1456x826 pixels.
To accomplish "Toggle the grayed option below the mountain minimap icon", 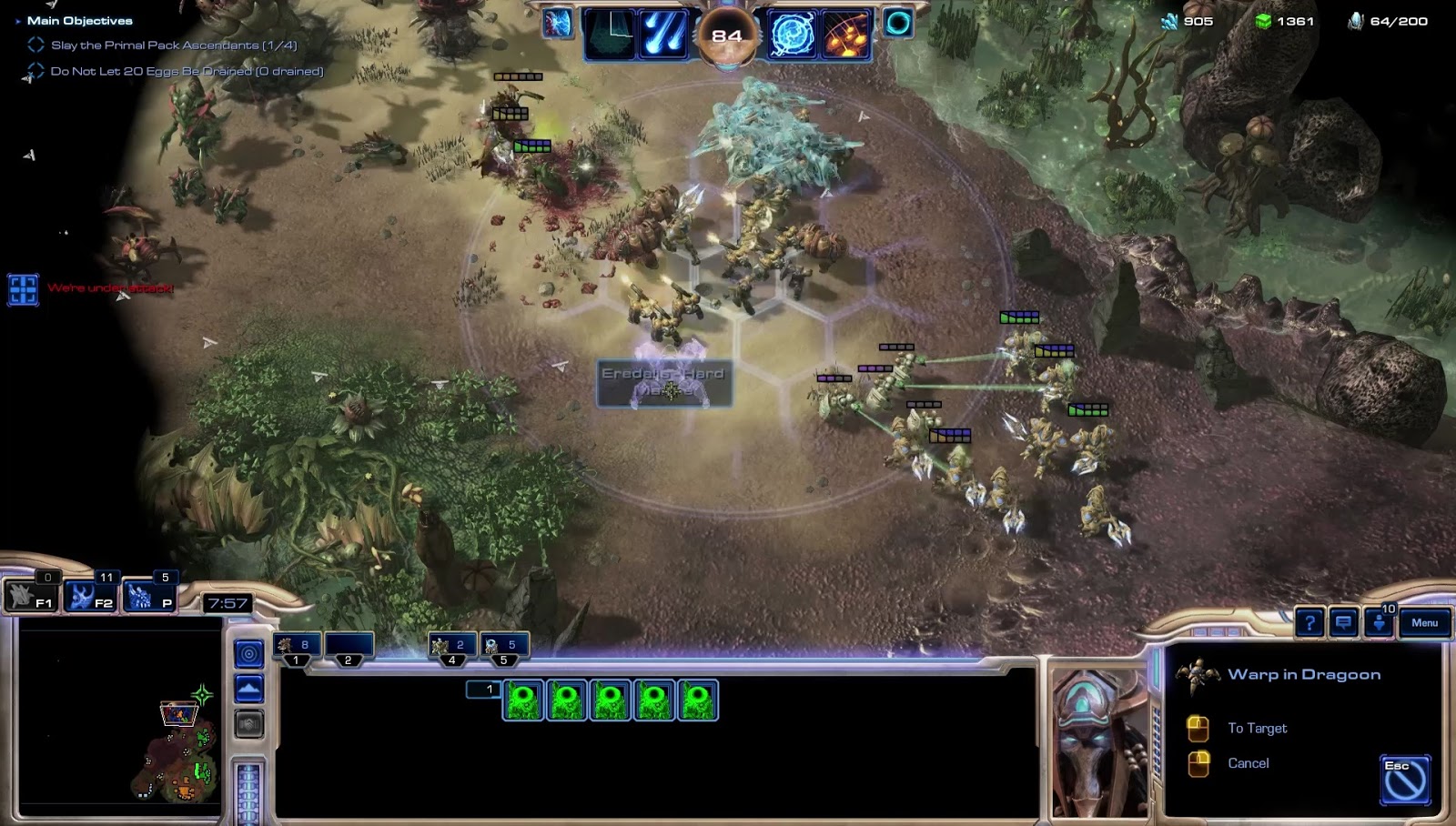I will pos(248,724).
